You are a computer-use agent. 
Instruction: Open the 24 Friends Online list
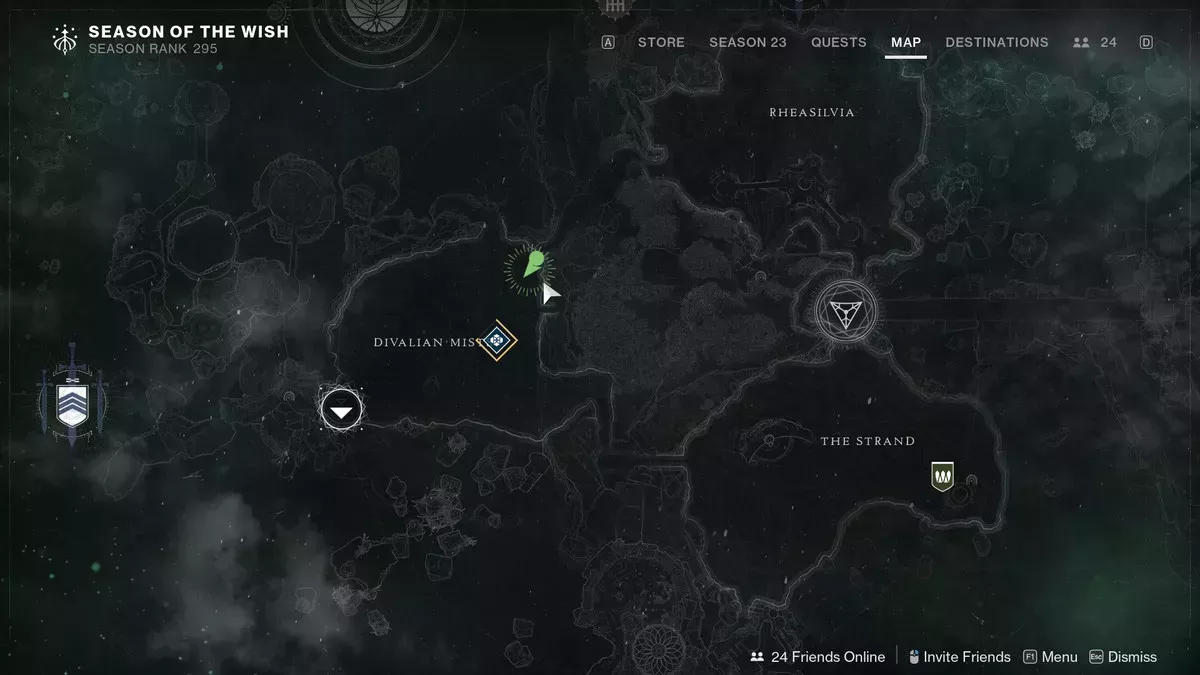tap(818, 657)
